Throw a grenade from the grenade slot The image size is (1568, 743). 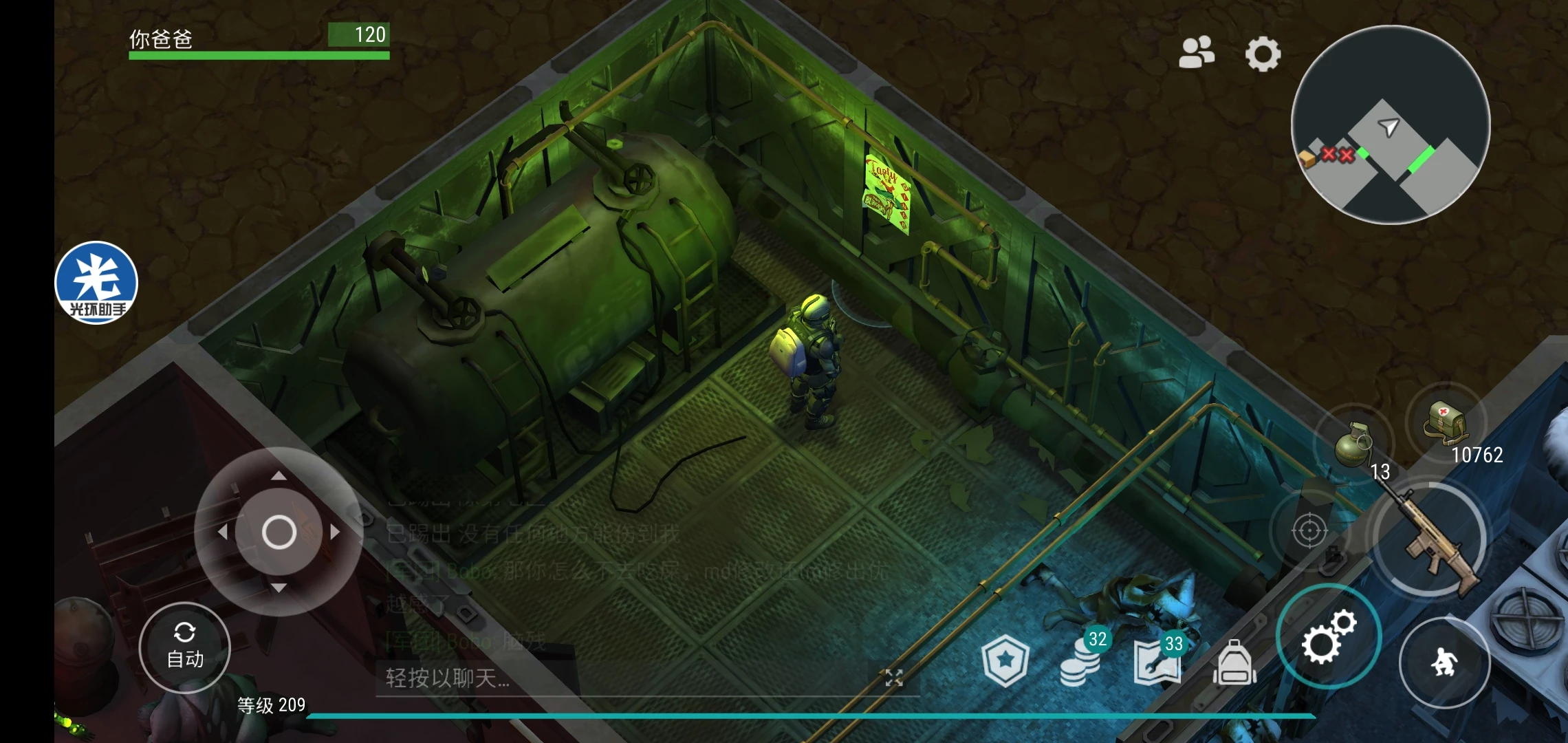click(x=1353, y=444)
